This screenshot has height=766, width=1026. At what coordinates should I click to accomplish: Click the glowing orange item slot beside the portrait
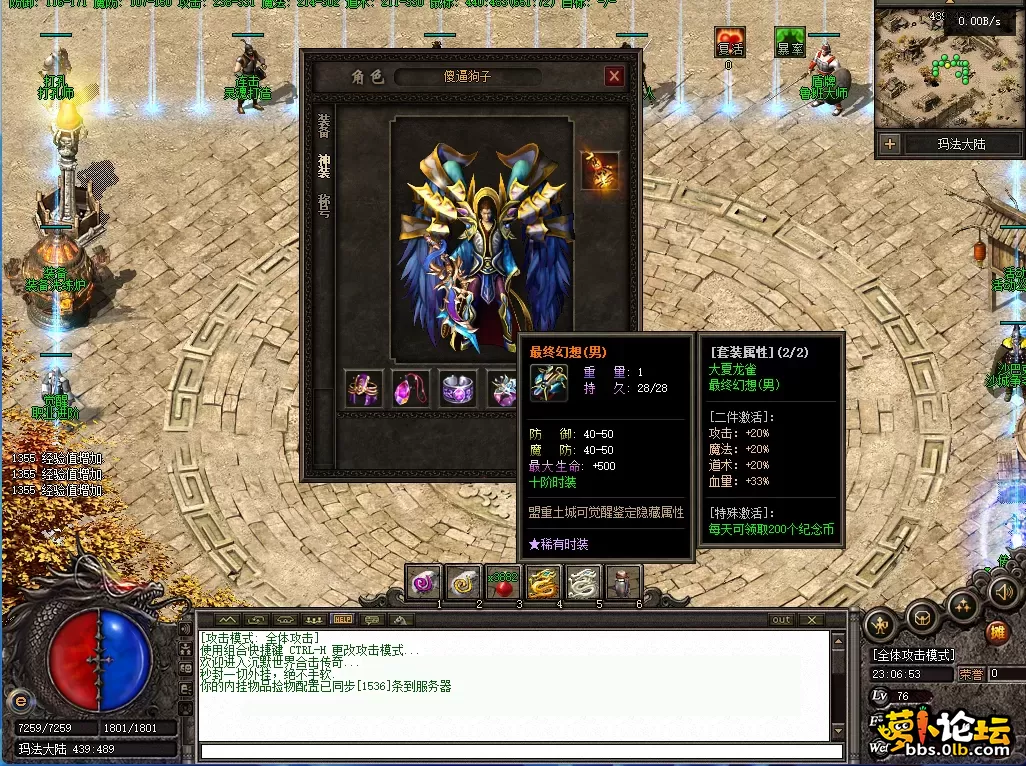[x=600, y=170]
